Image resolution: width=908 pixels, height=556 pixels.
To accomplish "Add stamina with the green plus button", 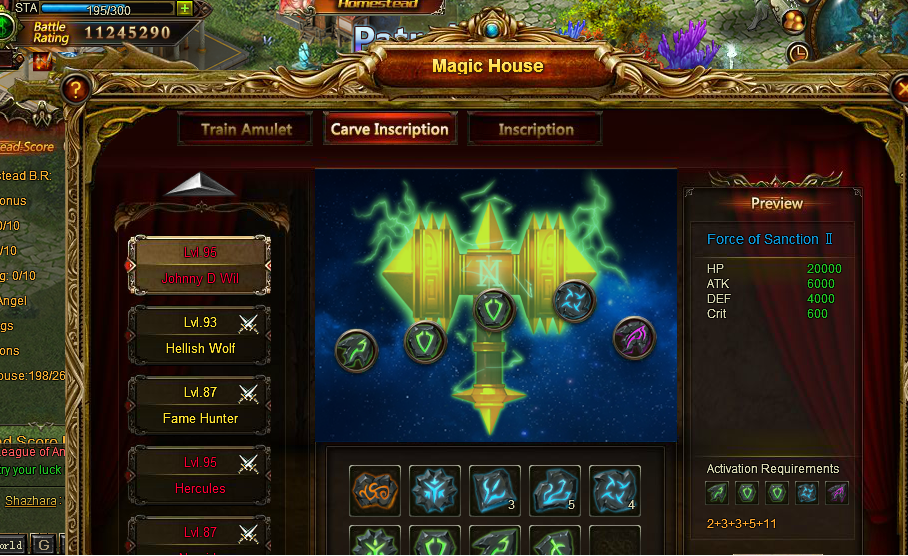I will click(185, 8).
